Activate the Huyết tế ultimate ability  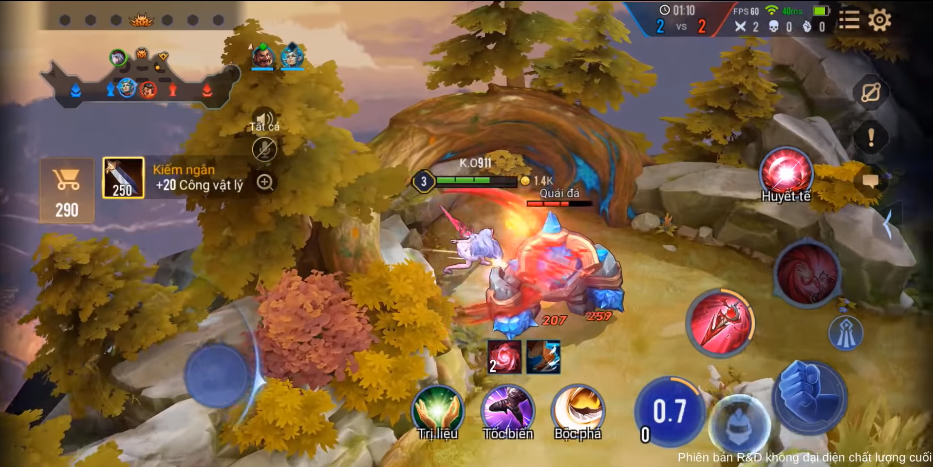(x=786, y=172)
